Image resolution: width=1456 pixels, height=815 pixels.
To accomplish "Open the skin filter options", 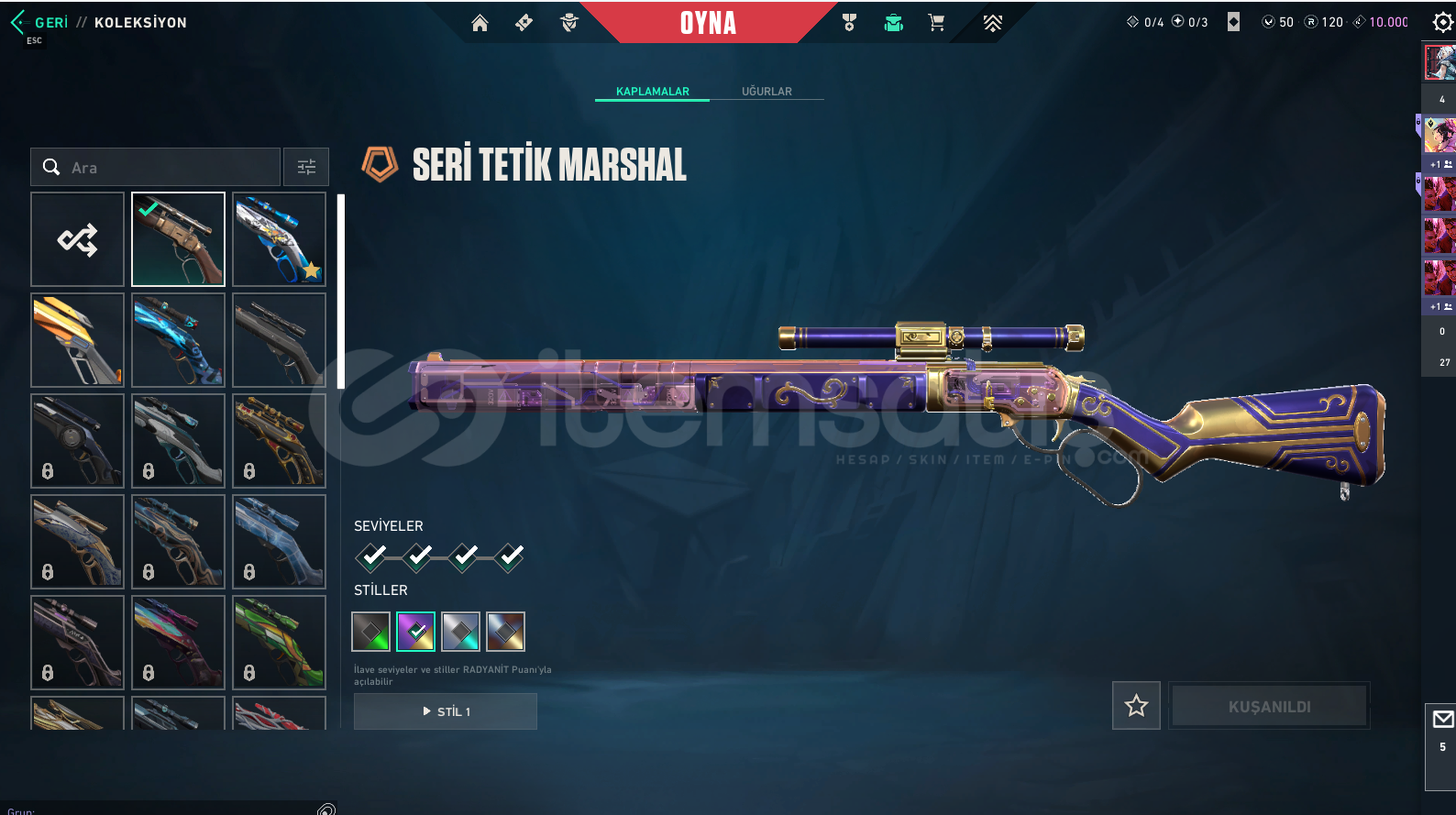I will 306,167.
